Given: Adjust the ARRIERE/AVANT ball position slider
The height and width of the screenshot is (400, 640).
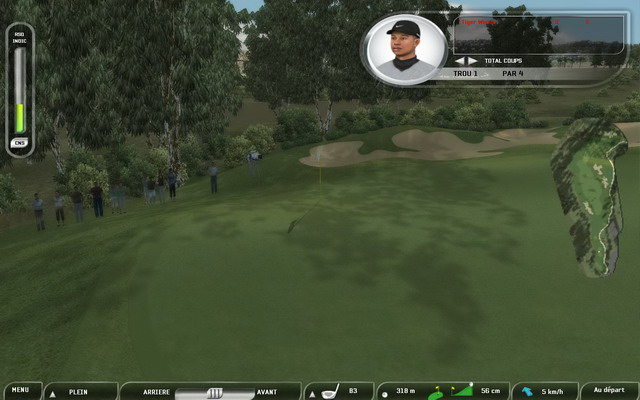Looking at the screenshot, I should point(214,392).
